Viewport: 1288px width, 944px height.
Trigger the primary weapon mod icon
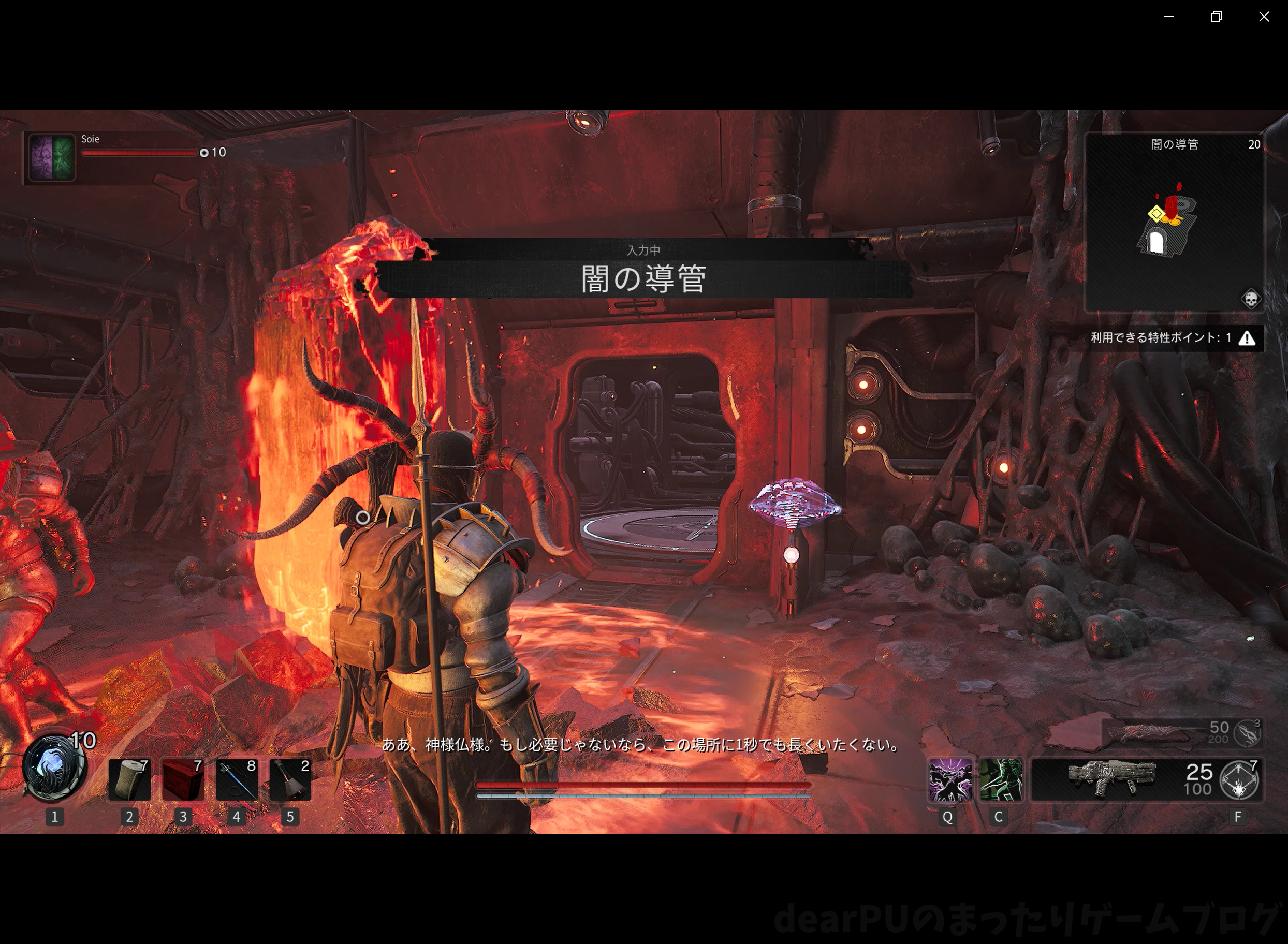(1239, 780)
